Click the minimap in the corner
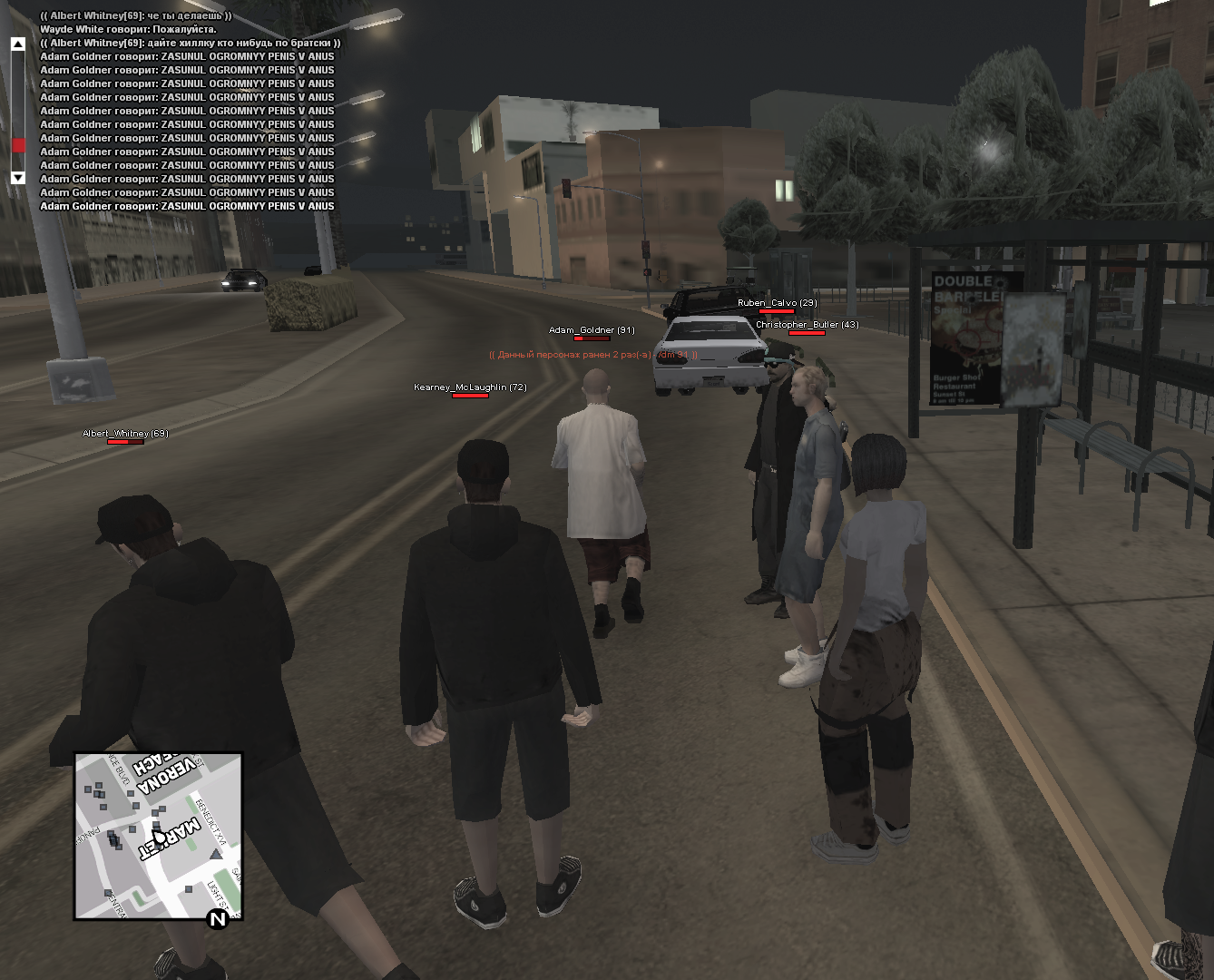 [159, 836]
